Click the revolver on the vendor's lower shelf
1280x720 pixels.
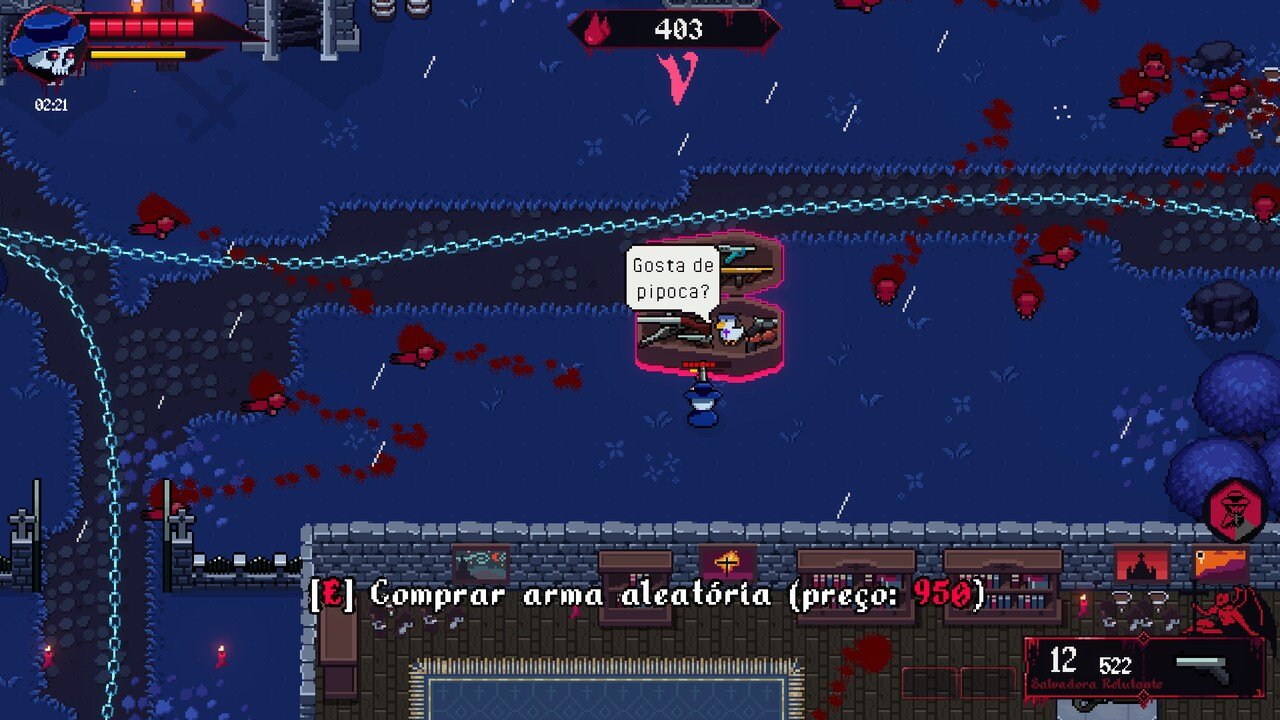click(x=766, y=329)
